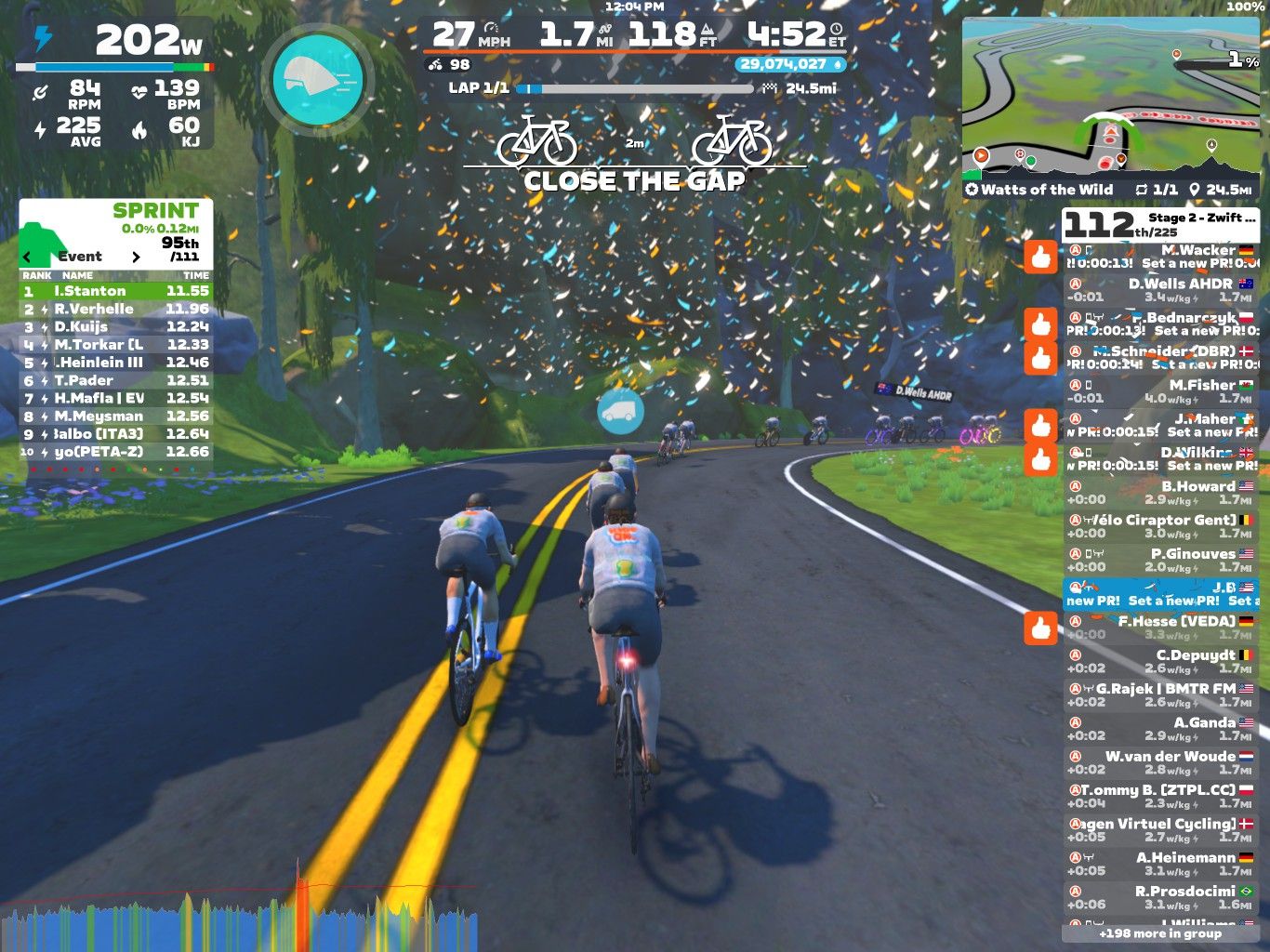Screen dimensions: 1270x952
Task: Show next sprint leaderboard with right arrow
Action: point(136,257)
